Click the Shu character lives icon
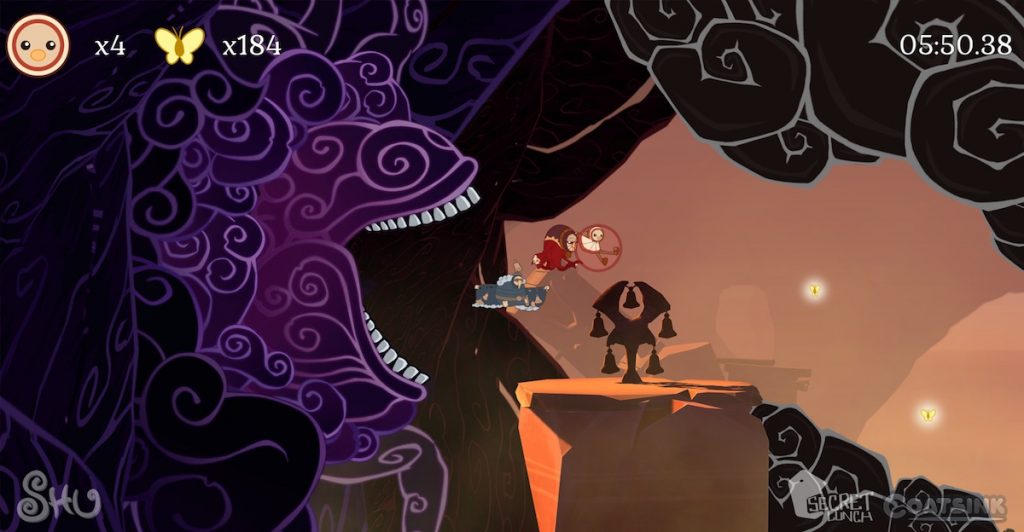Viewport: 1024px width, 532px height. tap(38, 45)
